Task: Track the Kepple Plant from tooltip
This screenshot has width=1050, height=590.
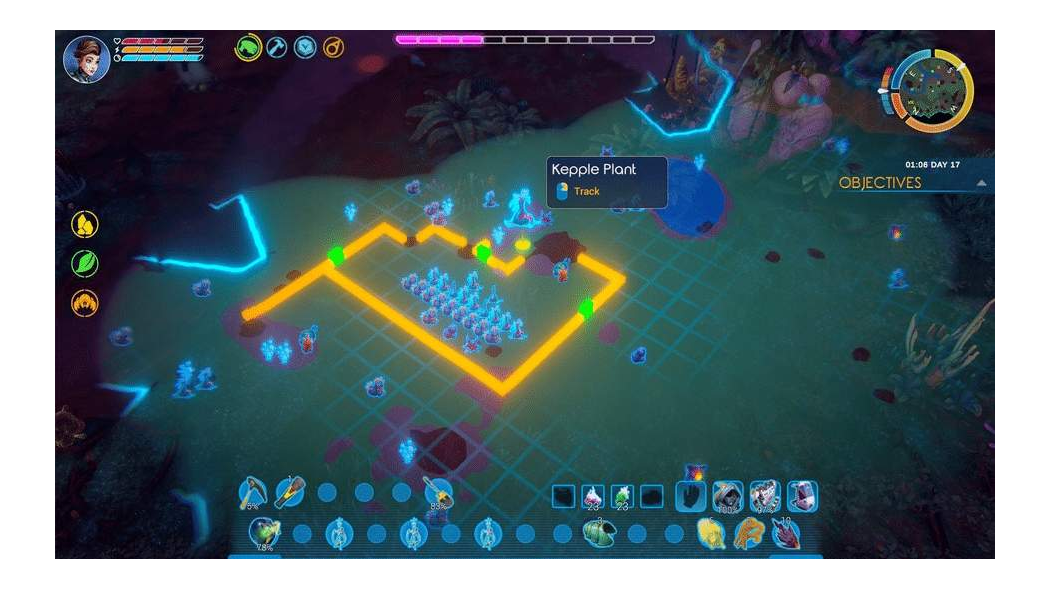Action: (586, 191)
